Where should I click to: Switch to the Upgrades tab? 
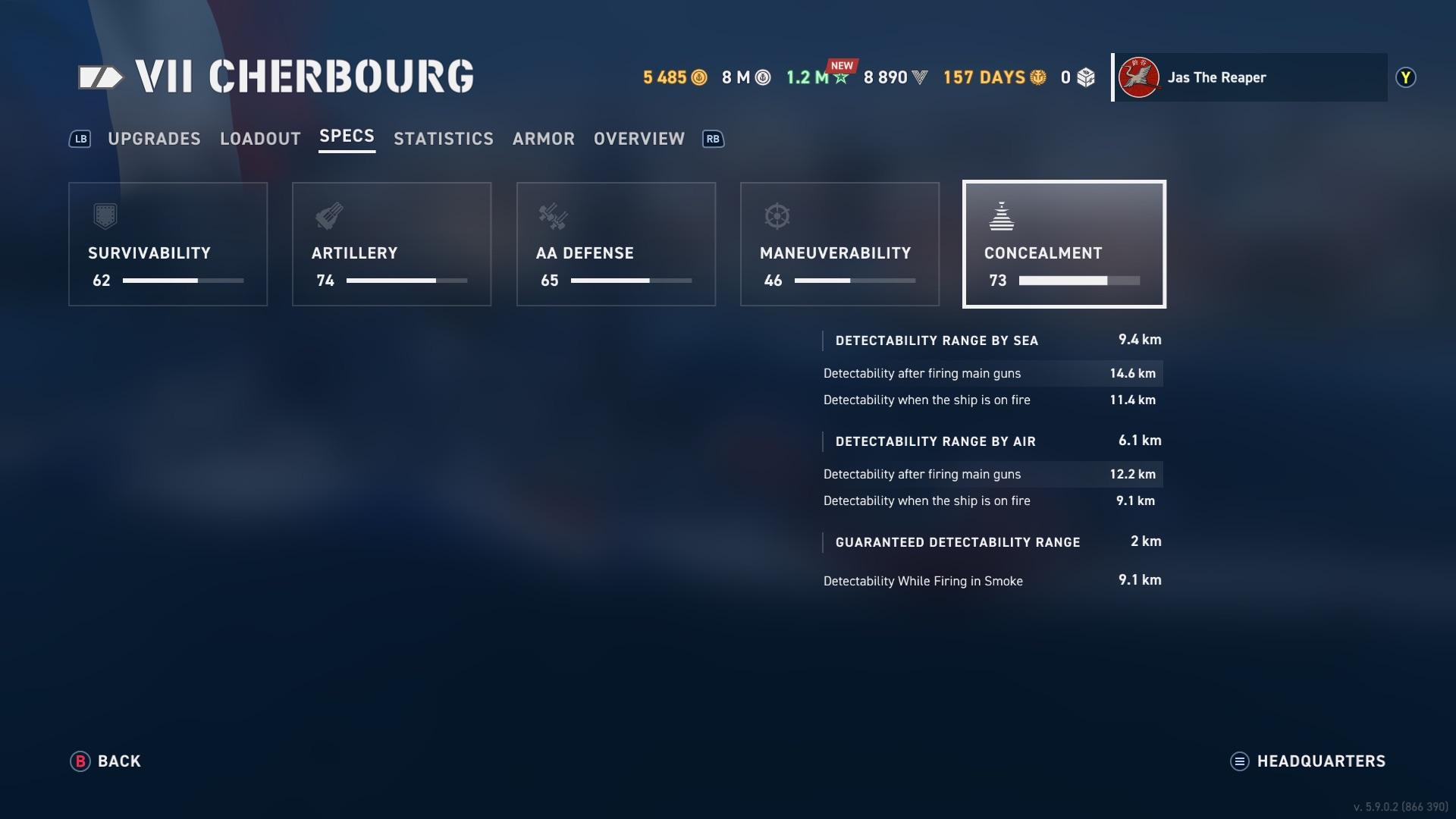154,139
